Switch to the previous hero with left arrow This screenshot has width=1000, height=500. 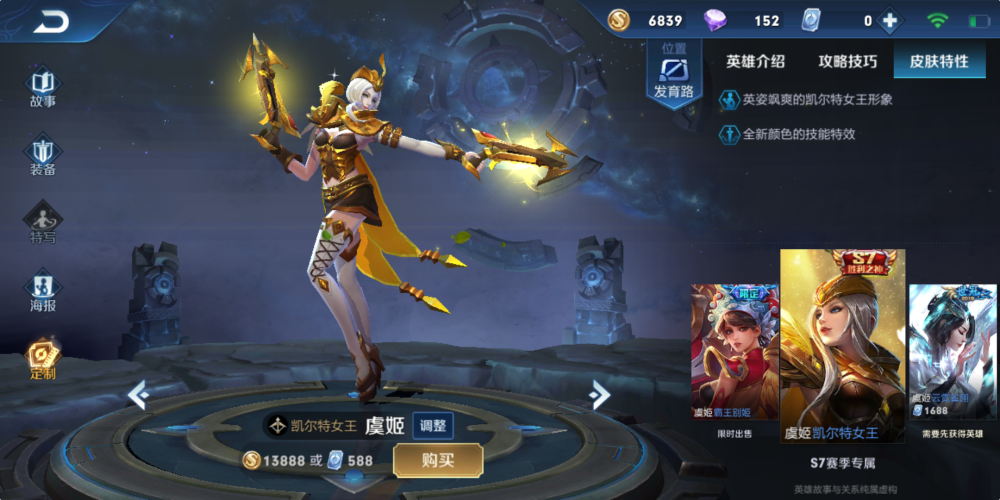(x=138, y=395)
